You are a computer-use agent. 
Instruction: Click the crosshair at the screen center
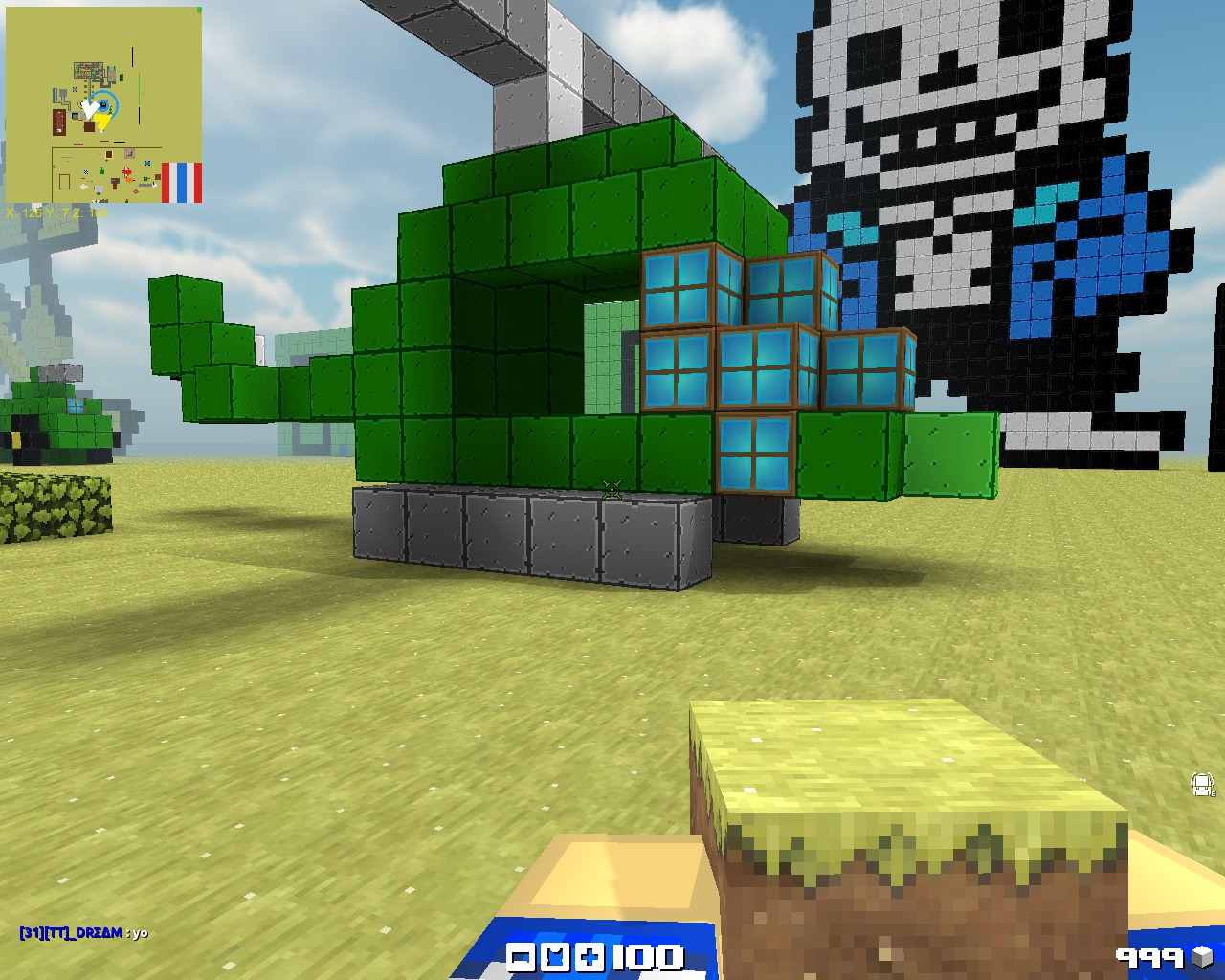[612, 490]
